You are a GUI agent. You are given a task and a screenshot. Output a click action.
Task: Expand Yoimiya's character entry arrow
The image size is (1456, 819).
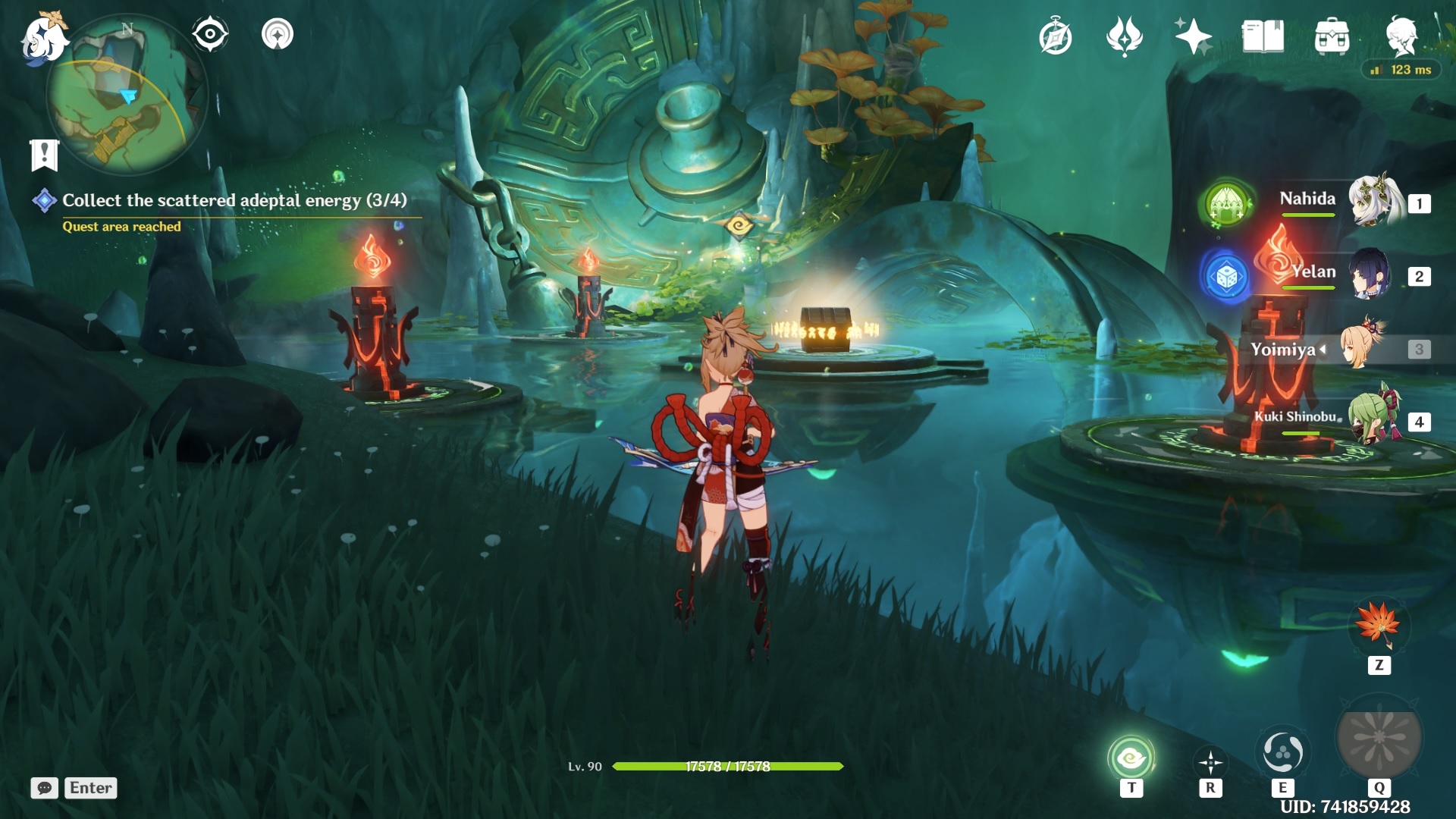click(x=1323, y=350)
